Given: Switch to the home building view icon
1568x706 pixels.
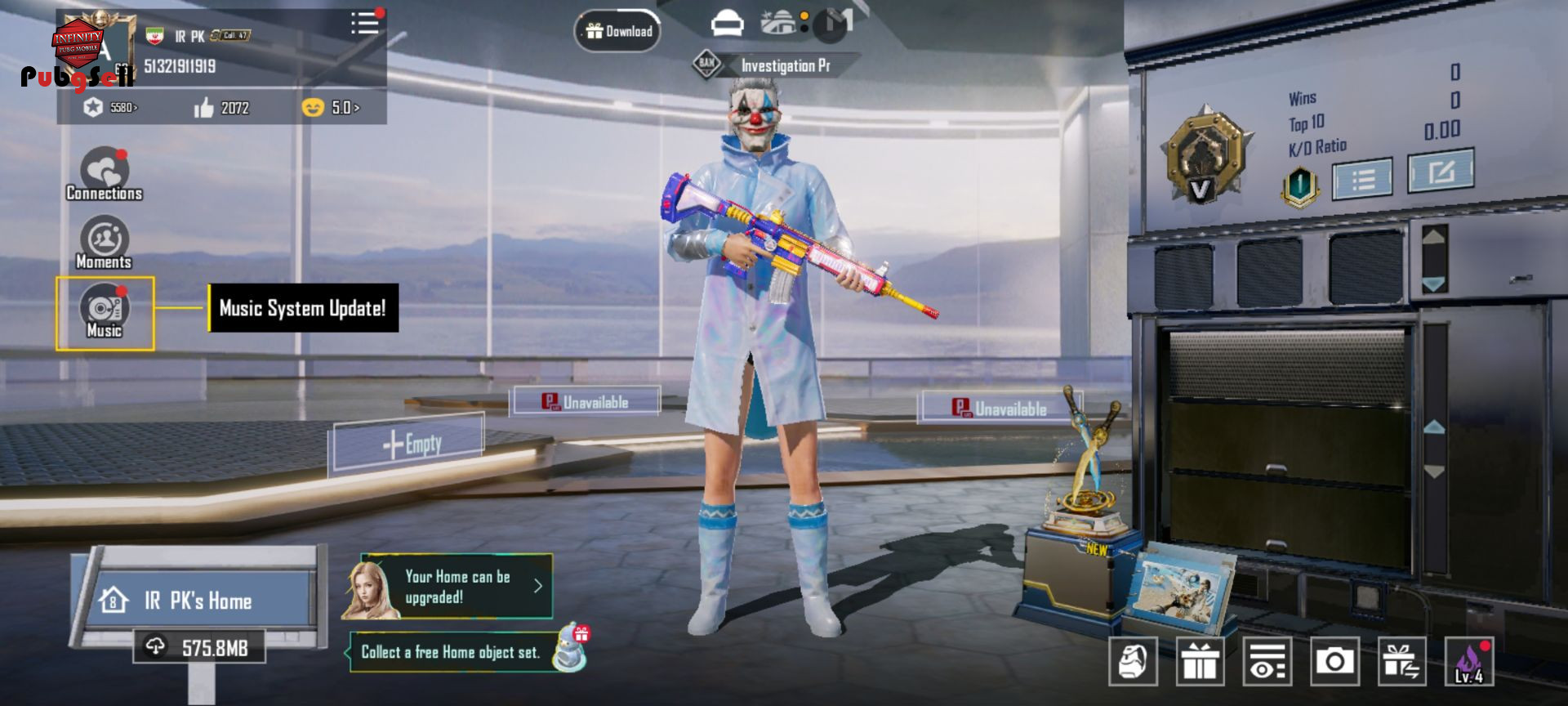Looking at the screenshot, I should click(x=779, y=23).
